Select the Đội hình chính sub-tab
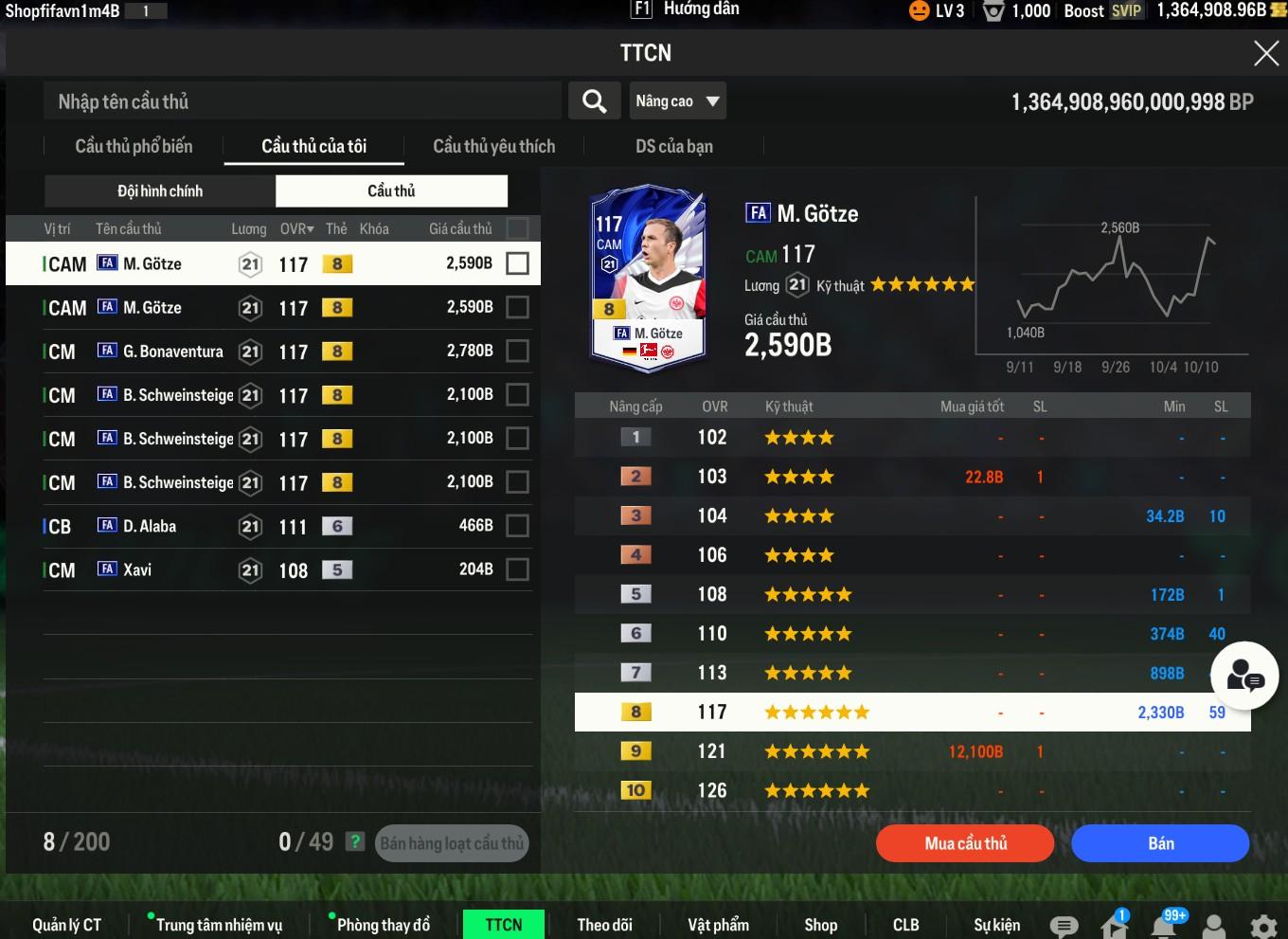Screen dimensions: 1288x939 pyautogui.click(x=160, y=191)
